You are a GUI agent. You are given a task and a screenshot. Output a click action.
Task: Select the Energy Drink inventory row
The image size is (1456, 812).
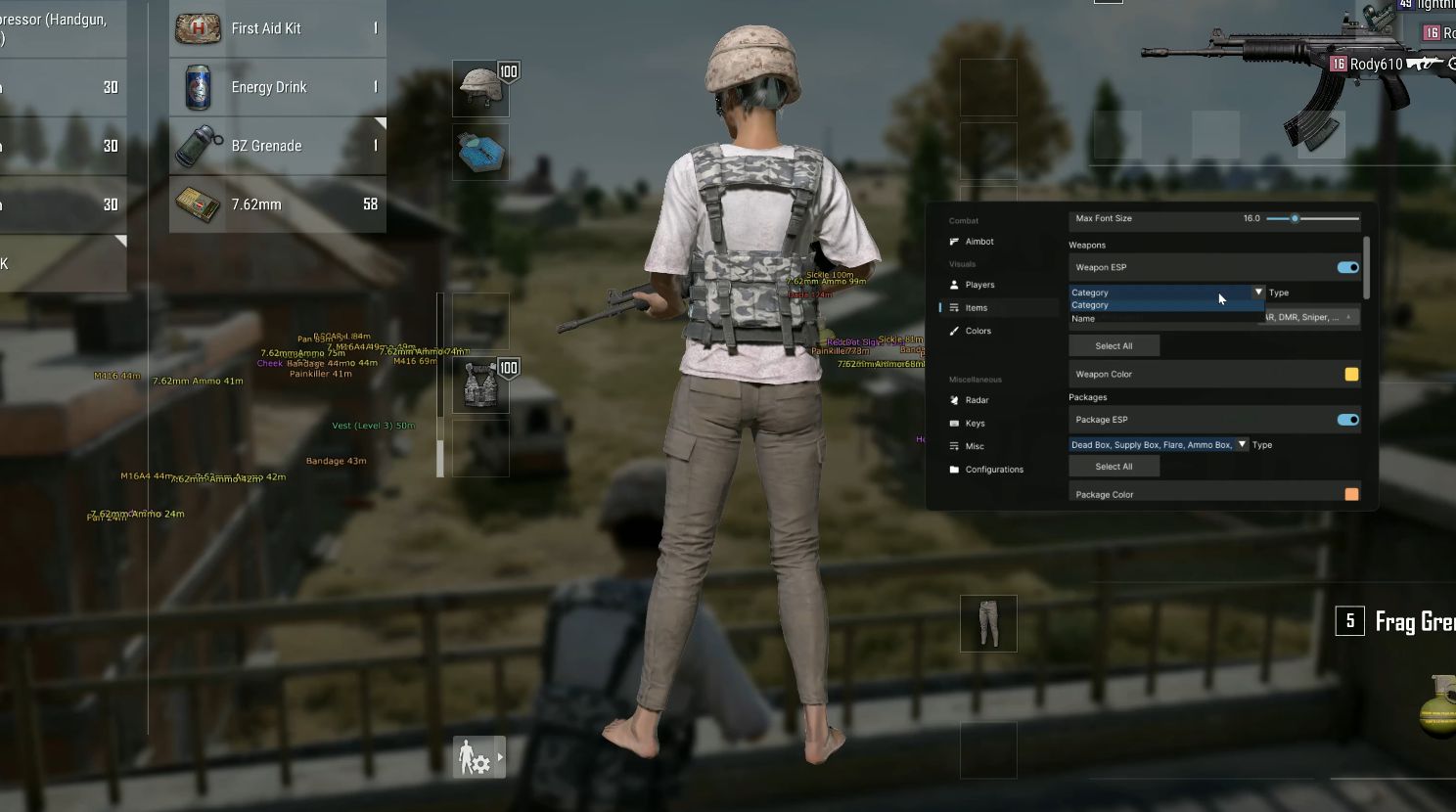277,87
